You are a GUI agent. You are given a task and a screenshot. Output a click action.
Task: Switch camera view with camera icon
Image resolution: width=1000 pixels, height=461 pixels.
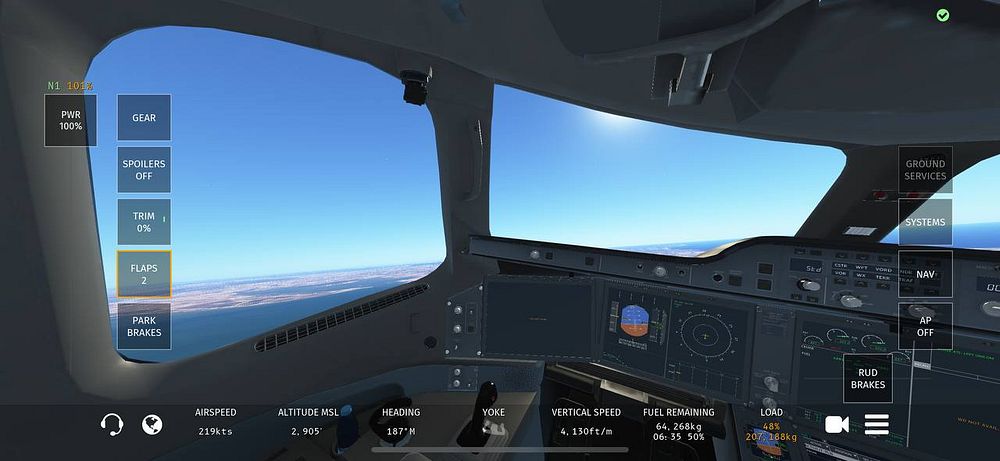tap(837, 425)
